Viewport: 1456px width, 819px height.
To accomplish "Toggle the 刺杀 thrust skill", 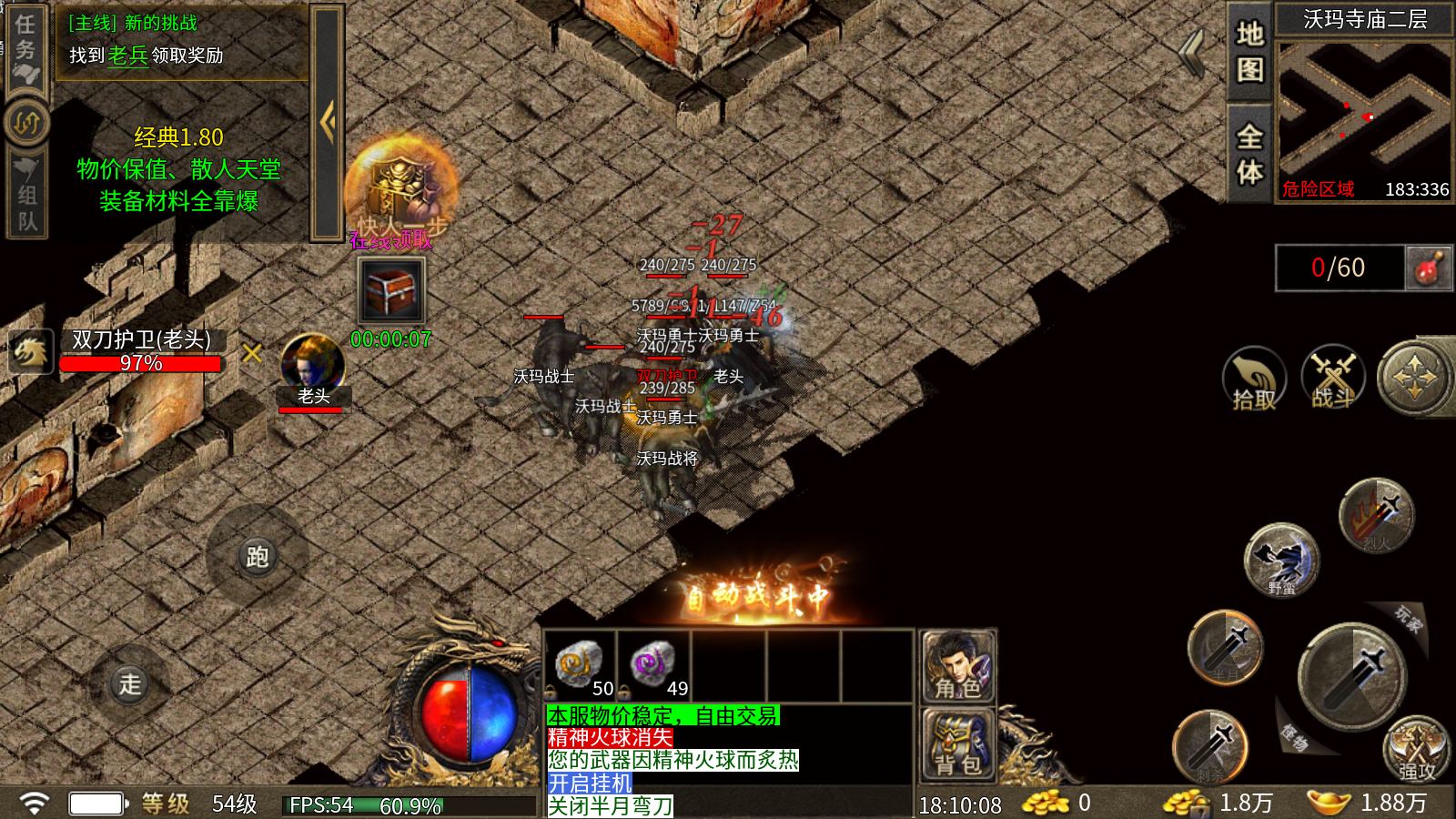I will tap(1210, 747).
